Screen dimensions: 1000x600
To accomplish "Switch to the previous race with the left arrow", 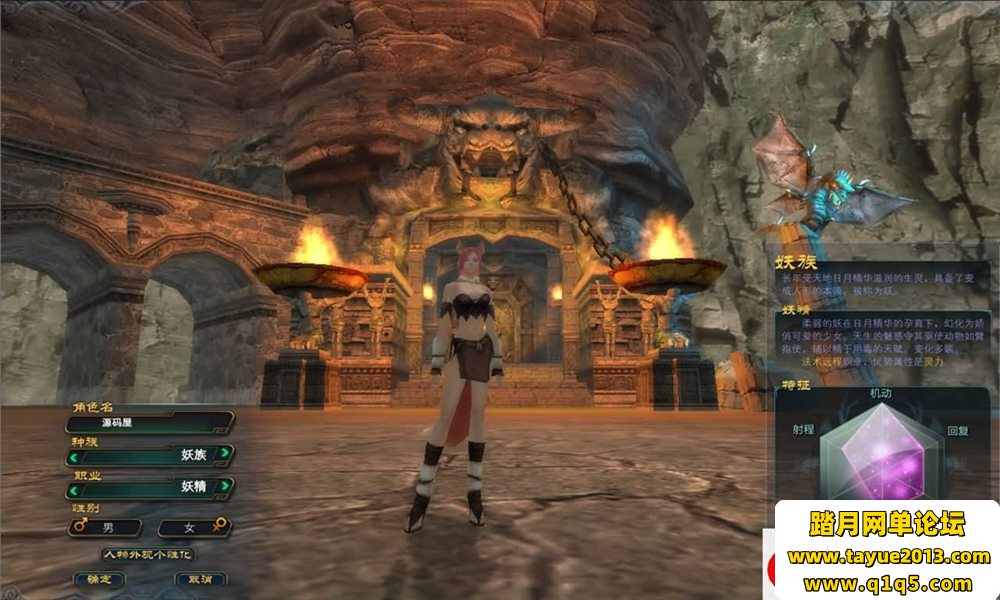I will pyautogui.click(x=73, y=455).
